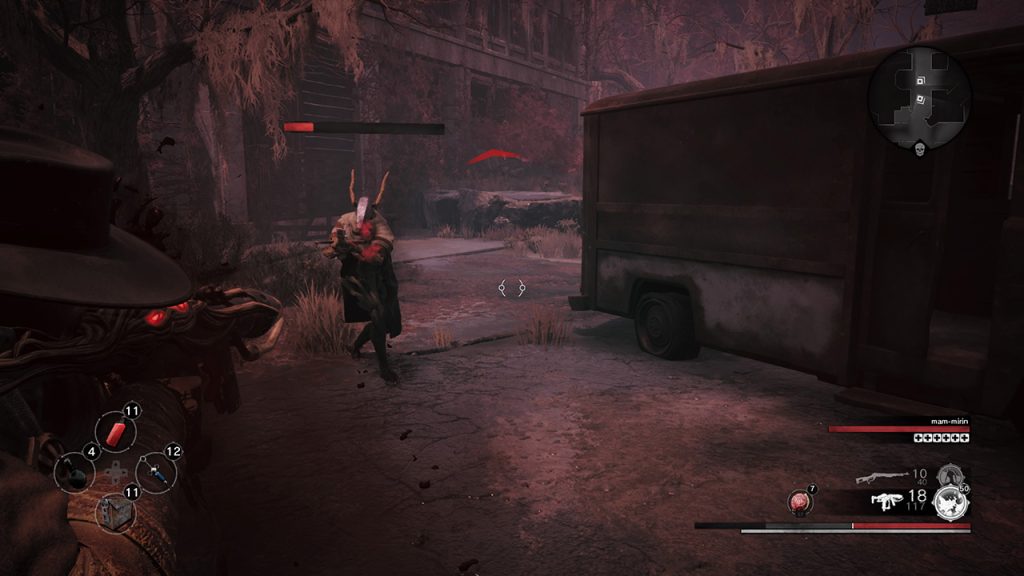Screen dimensions: 1024x576
Task: Open the circular minimap
Action: pos(918,95)
